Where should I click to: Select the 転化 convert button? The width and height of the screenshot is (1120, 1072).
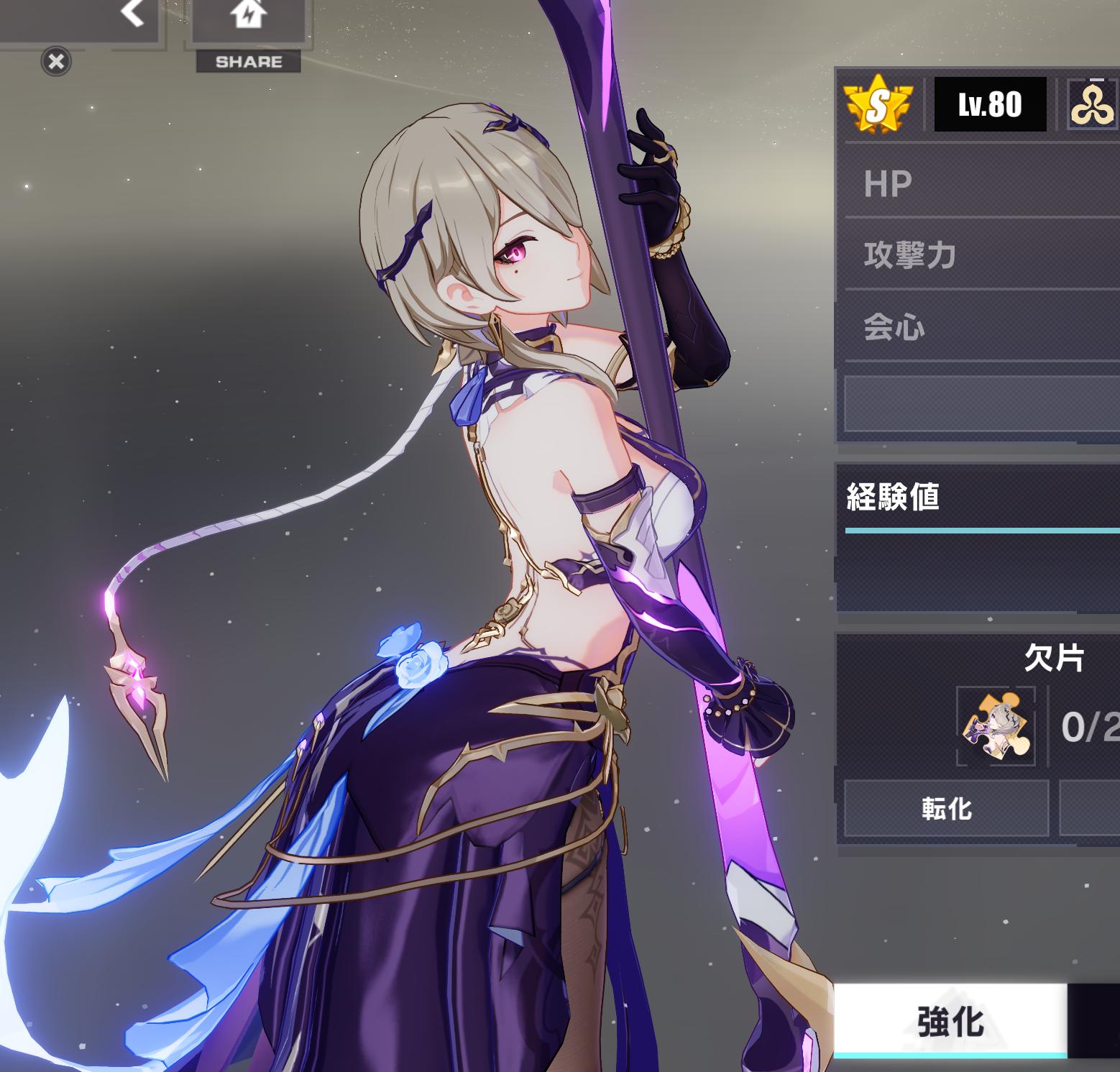click(x=946, y=810)
